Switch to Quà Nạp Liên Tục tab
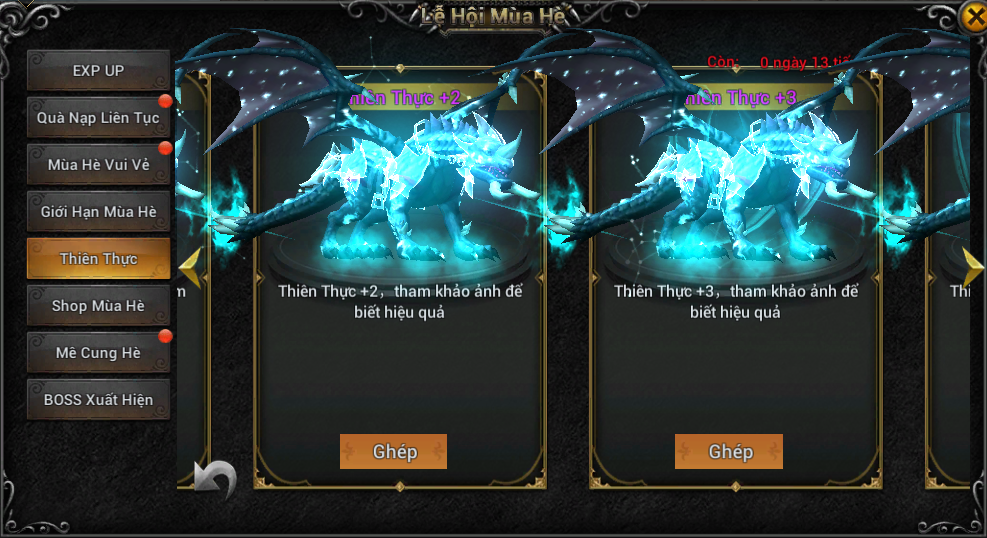Viewport: 987px width, 538px height. (98, 118)
